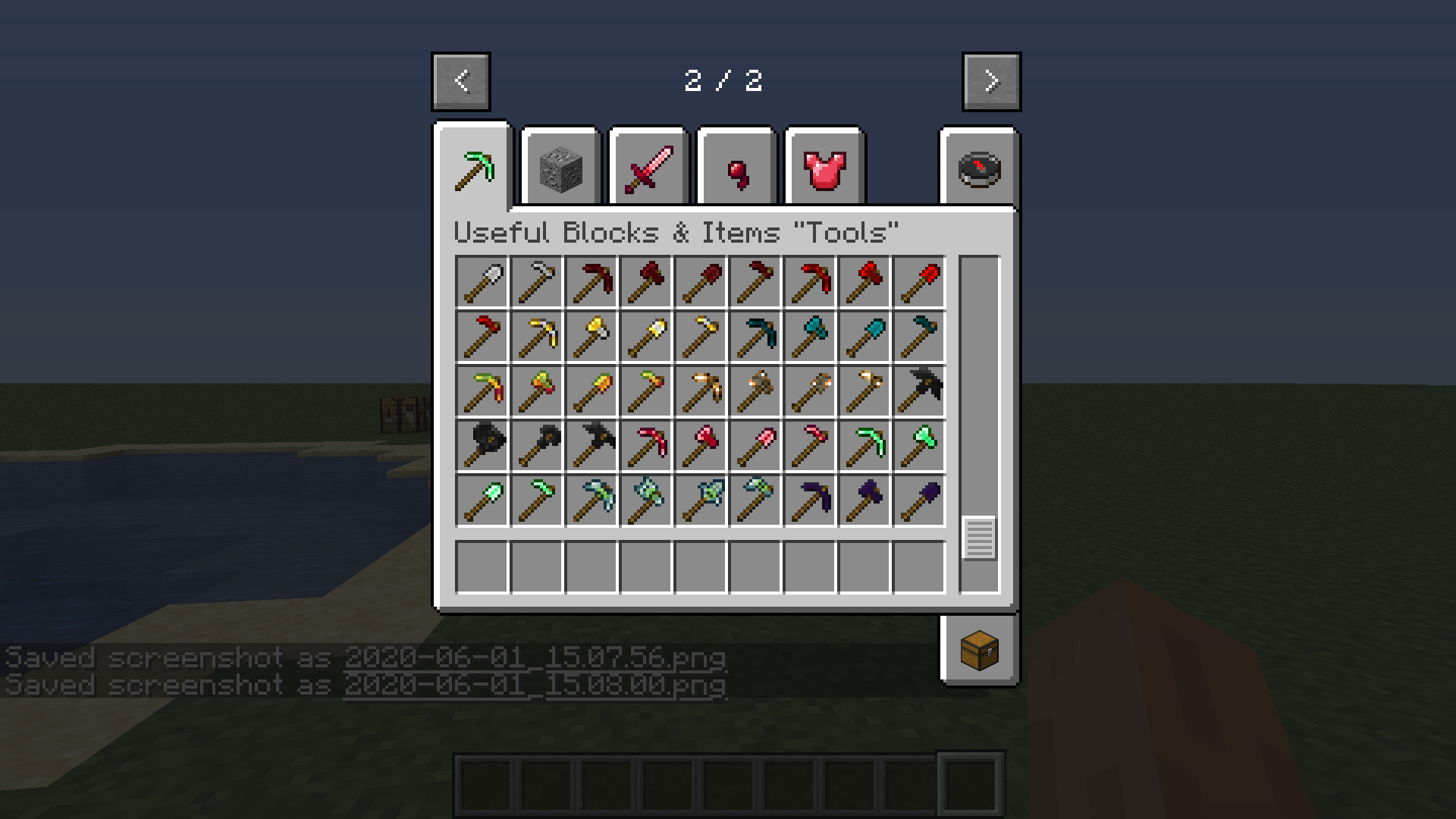Click the chest button below the inventory
This screenshot has height=819, width=1456.
[978, 650]
